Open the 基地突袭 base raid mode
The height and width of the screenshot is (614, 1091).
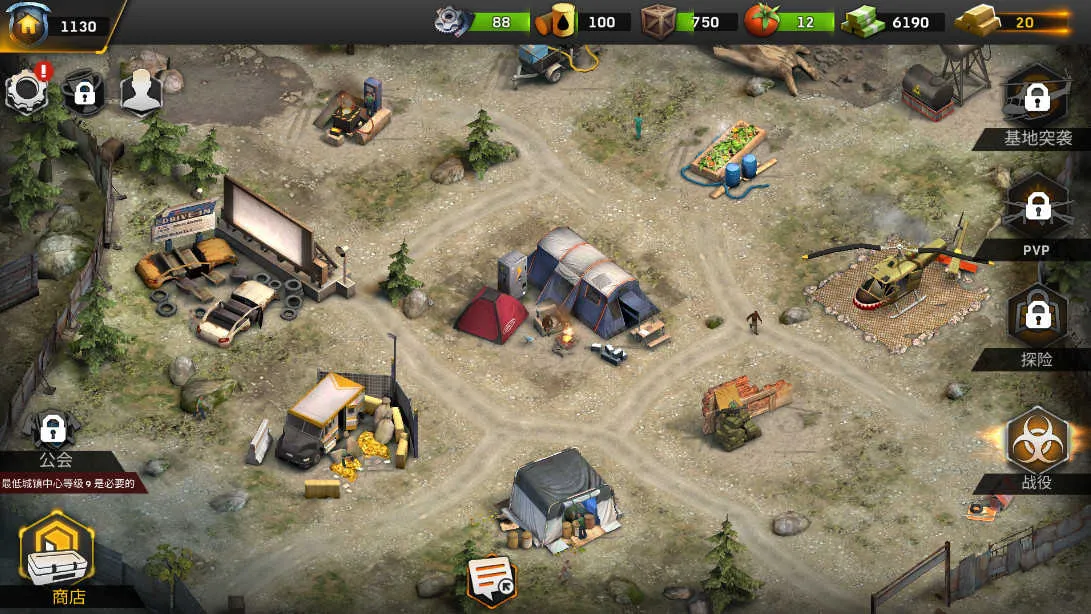[x=1037, y=100]
